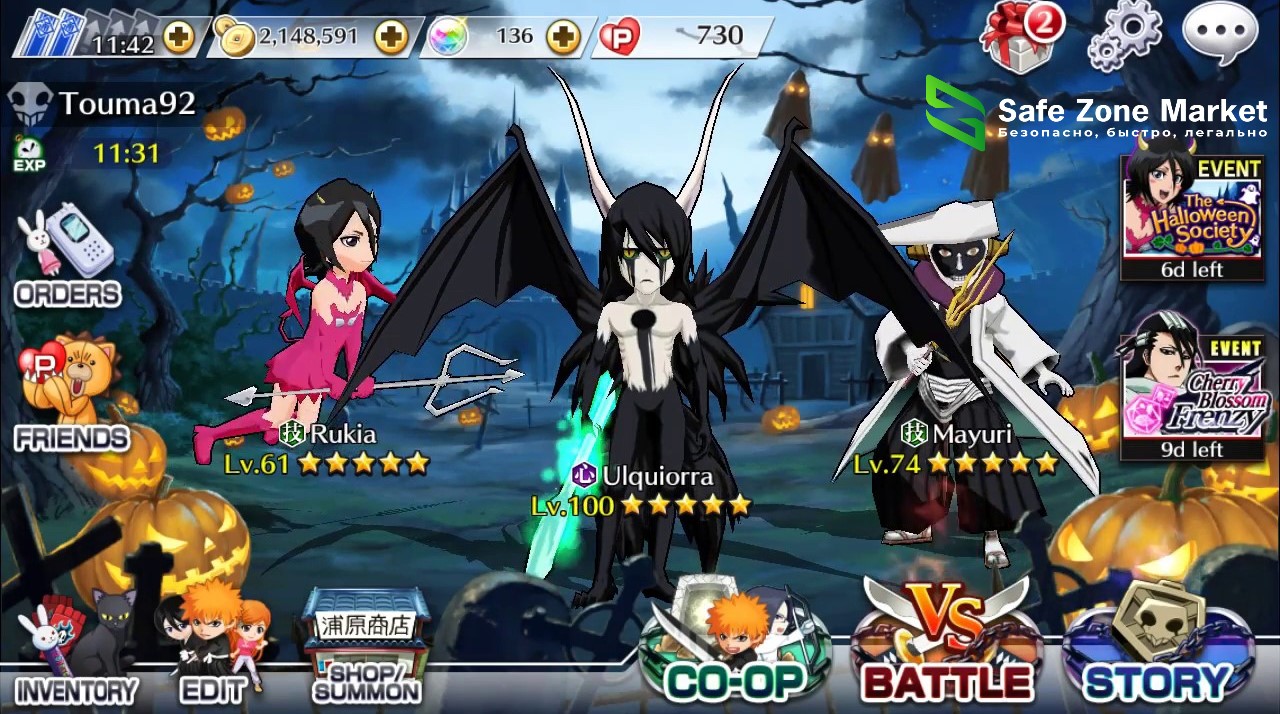Open the Inventory
This screenshot has height=714, width=1280.
point(76,650)
